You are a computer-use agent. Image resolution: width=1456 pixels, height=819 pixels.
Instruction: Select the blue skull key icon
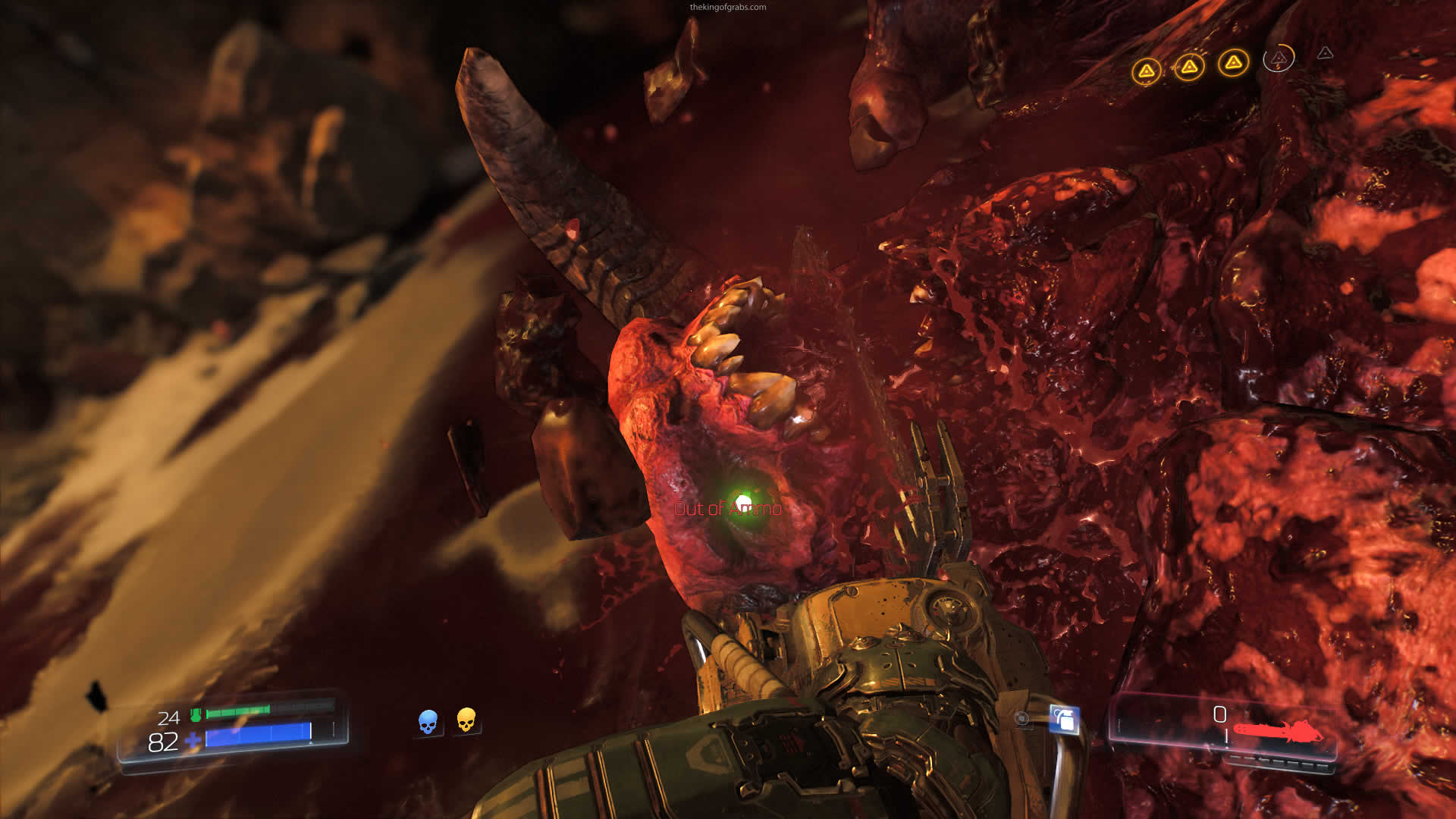pos(428,721)
